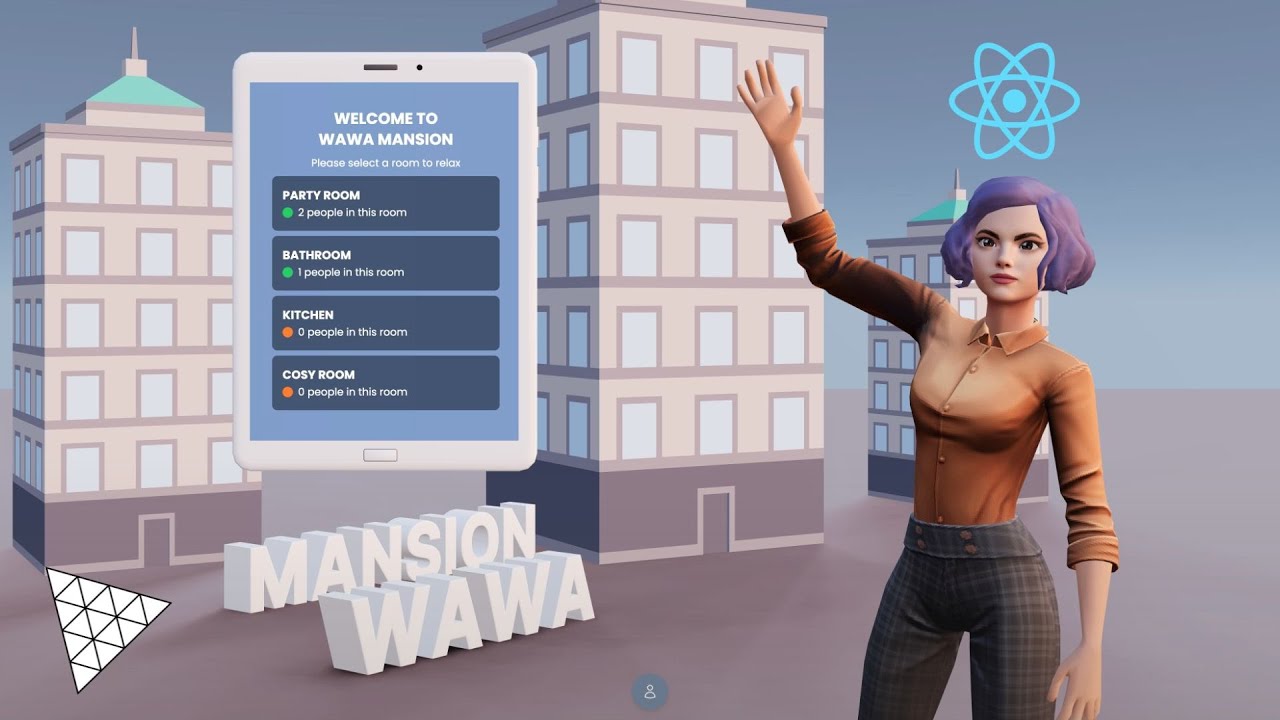Select the Bathroom entry

(x=385, y=263)
